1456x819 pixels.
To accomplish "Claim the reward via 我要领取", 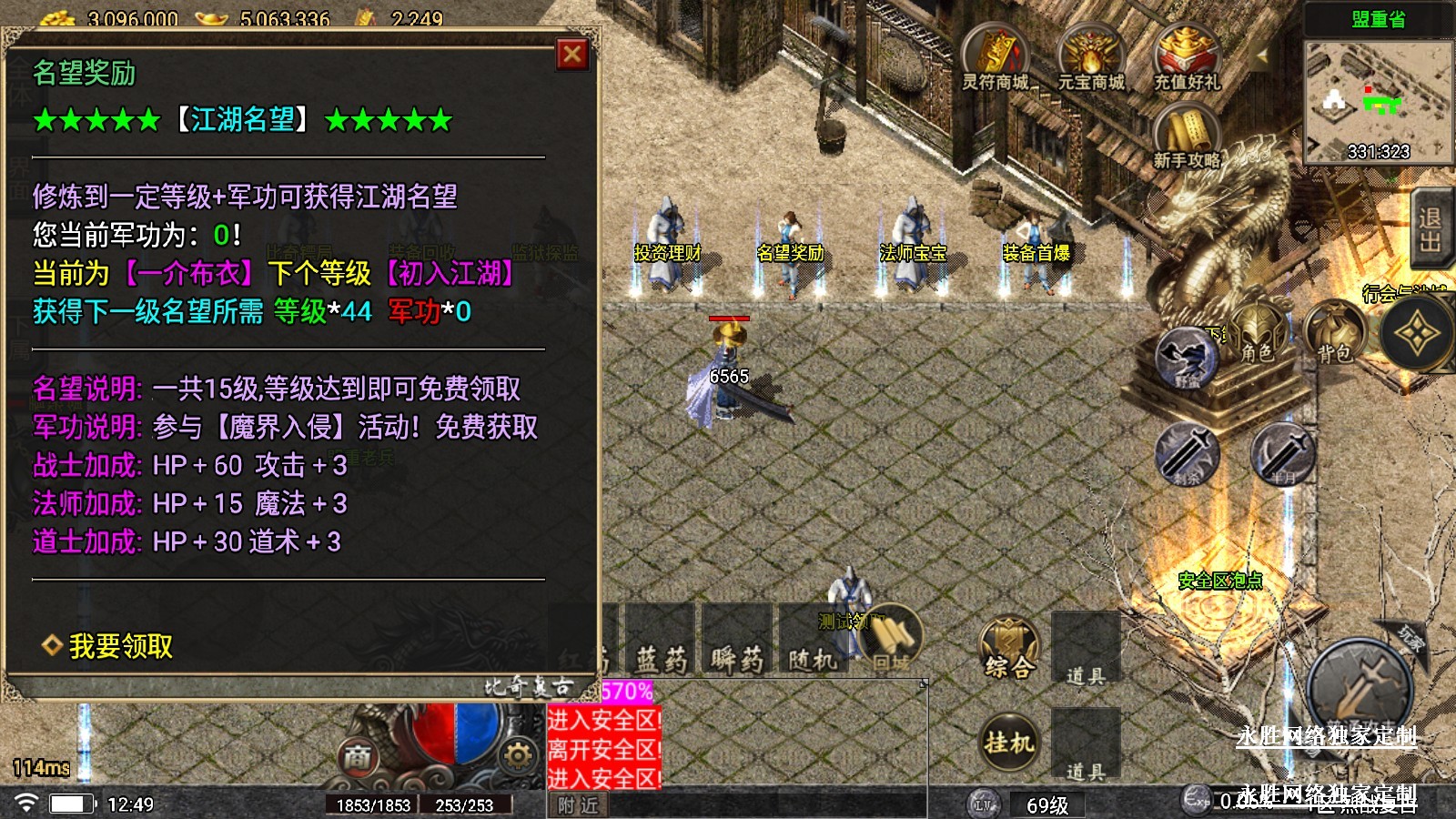I will click(120, 646).
